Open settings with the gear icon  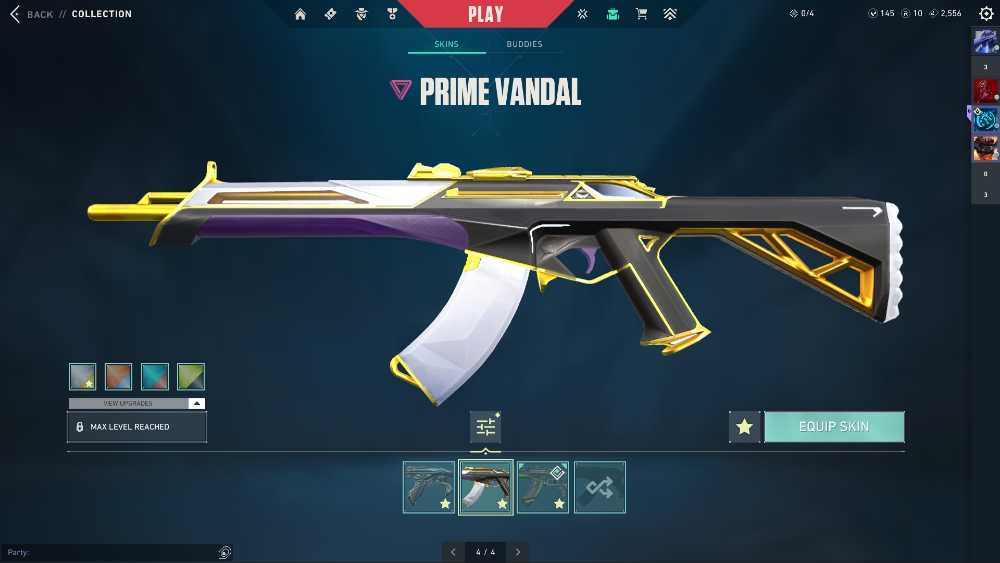click(x=986, y=14)
